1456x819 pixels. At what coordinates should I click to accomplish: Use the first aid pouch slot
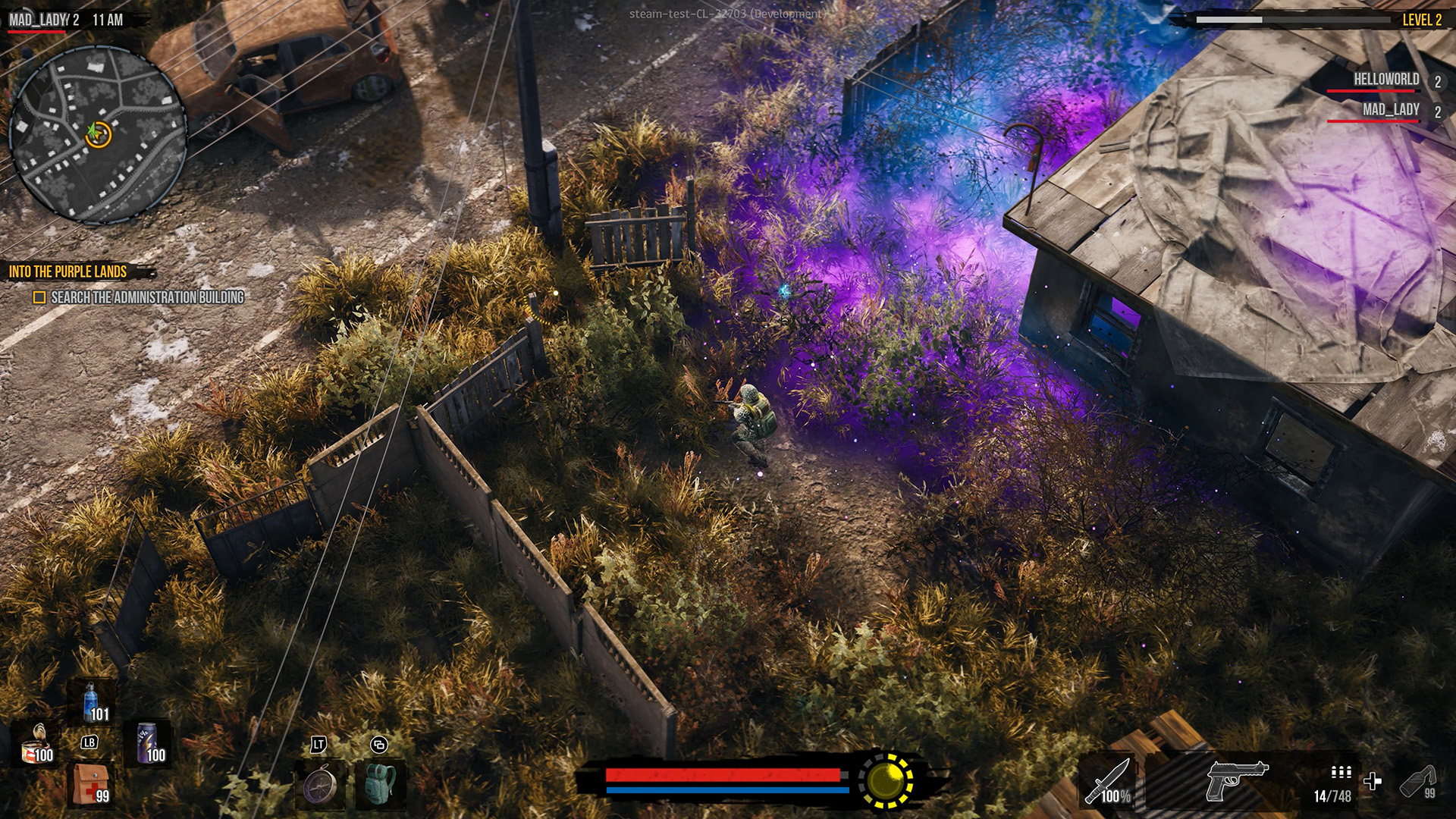tap(91, 784)
